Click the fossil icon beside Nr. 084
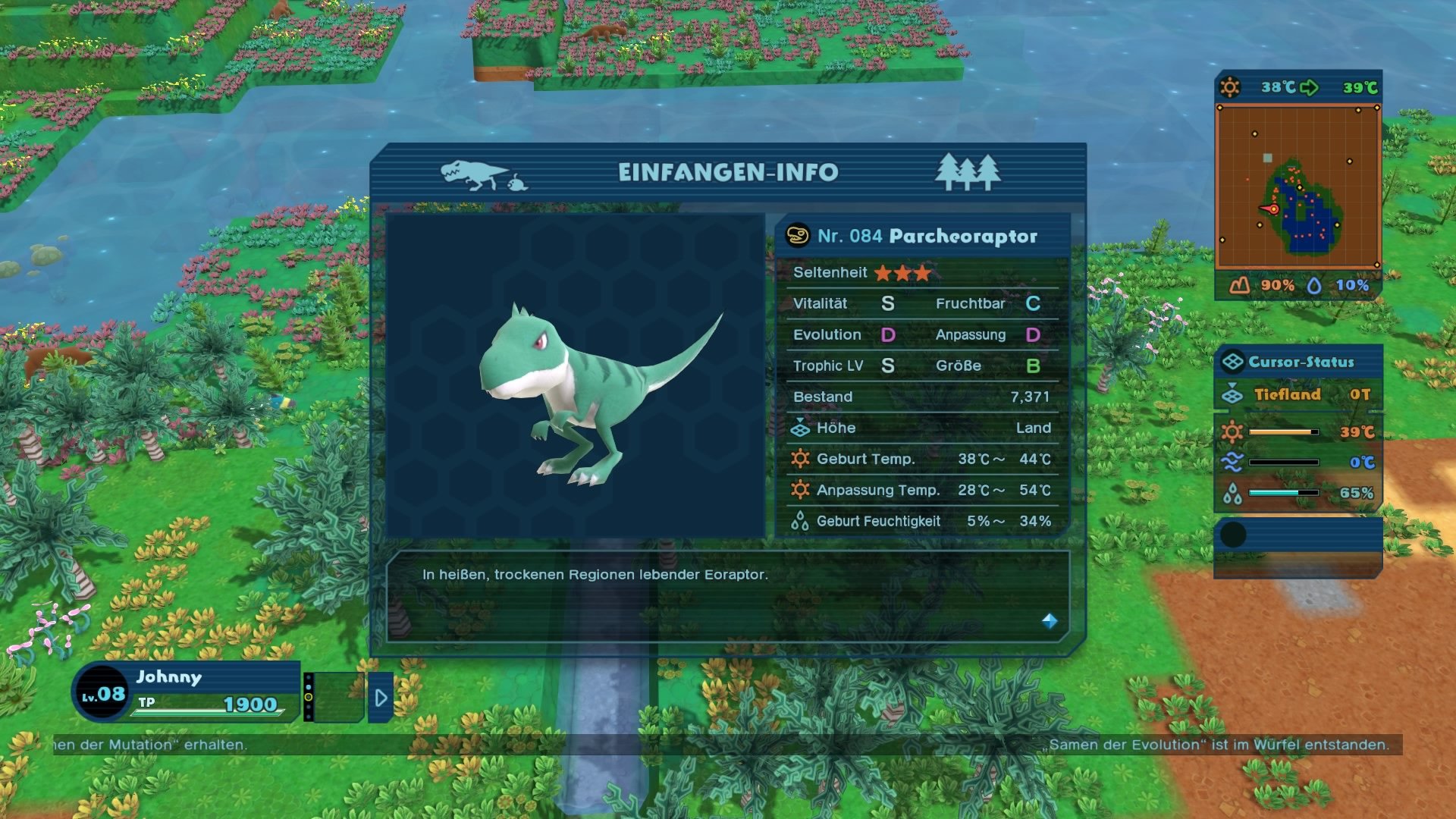The image size is (1456, 819). pos(799,236)
